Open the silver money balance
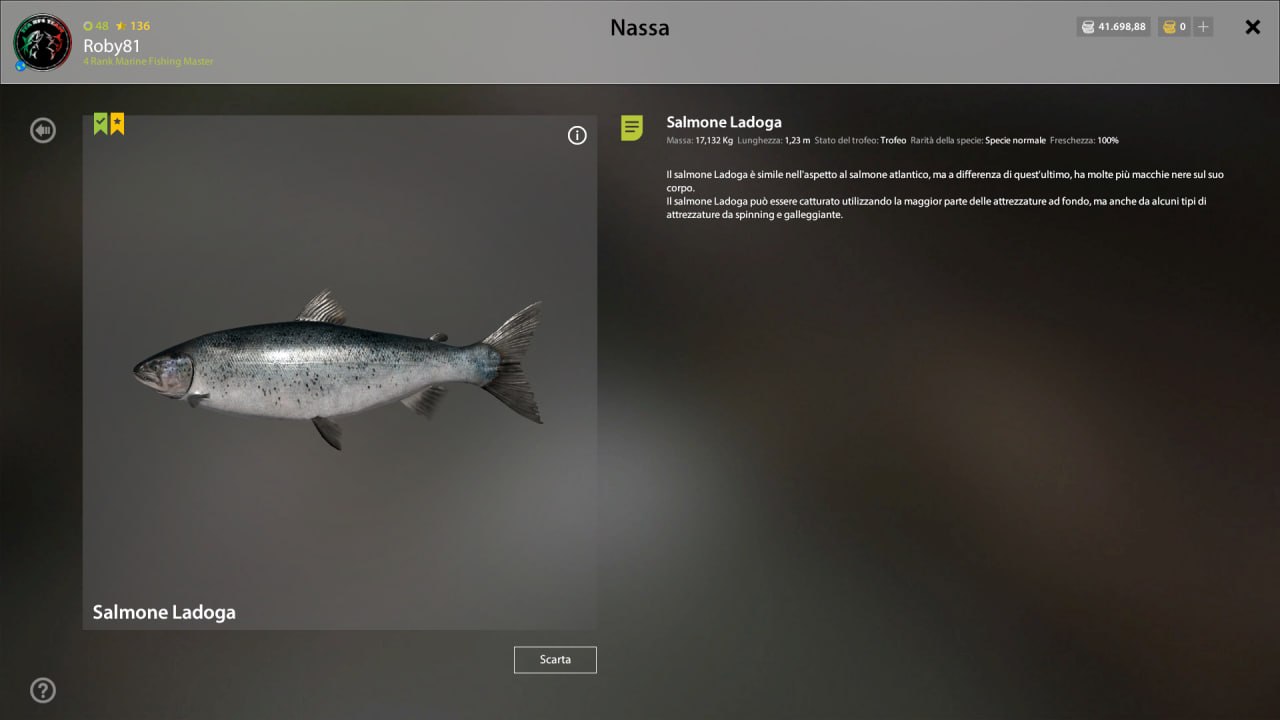The image size is (1280, 720). pos(1113,27)
